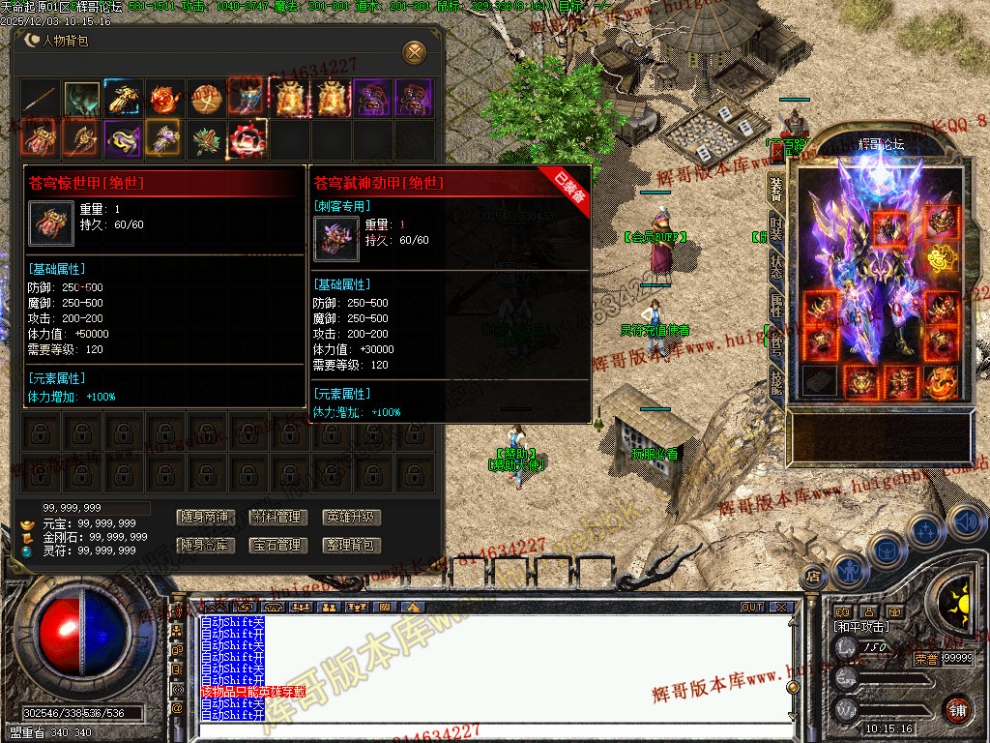Sort the backpack with 整理背包
This screenshot has height=743, width=990.
pyautogui.click(x=352, y=546)
